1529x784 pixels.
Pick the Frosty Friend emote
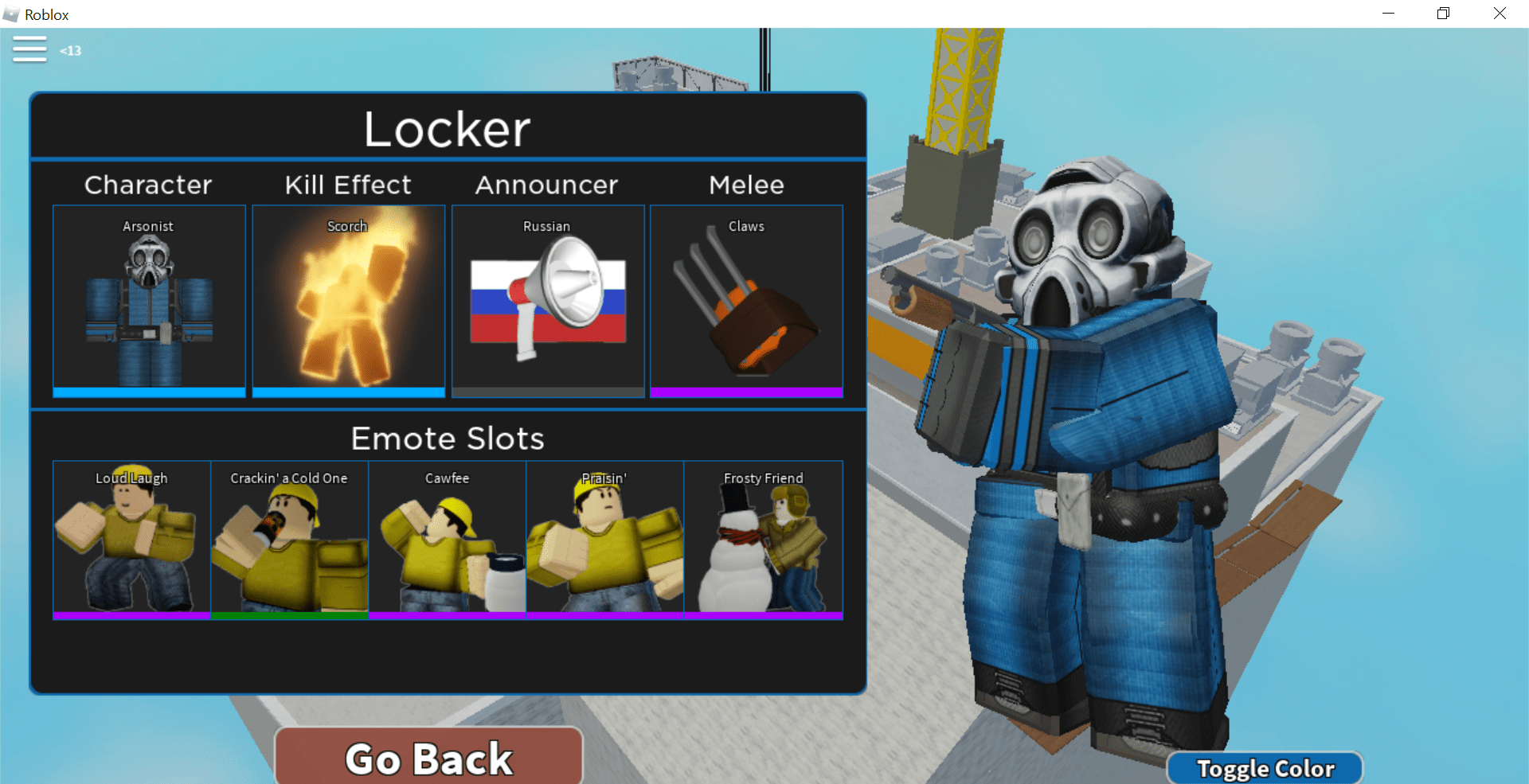pos(763,540)
